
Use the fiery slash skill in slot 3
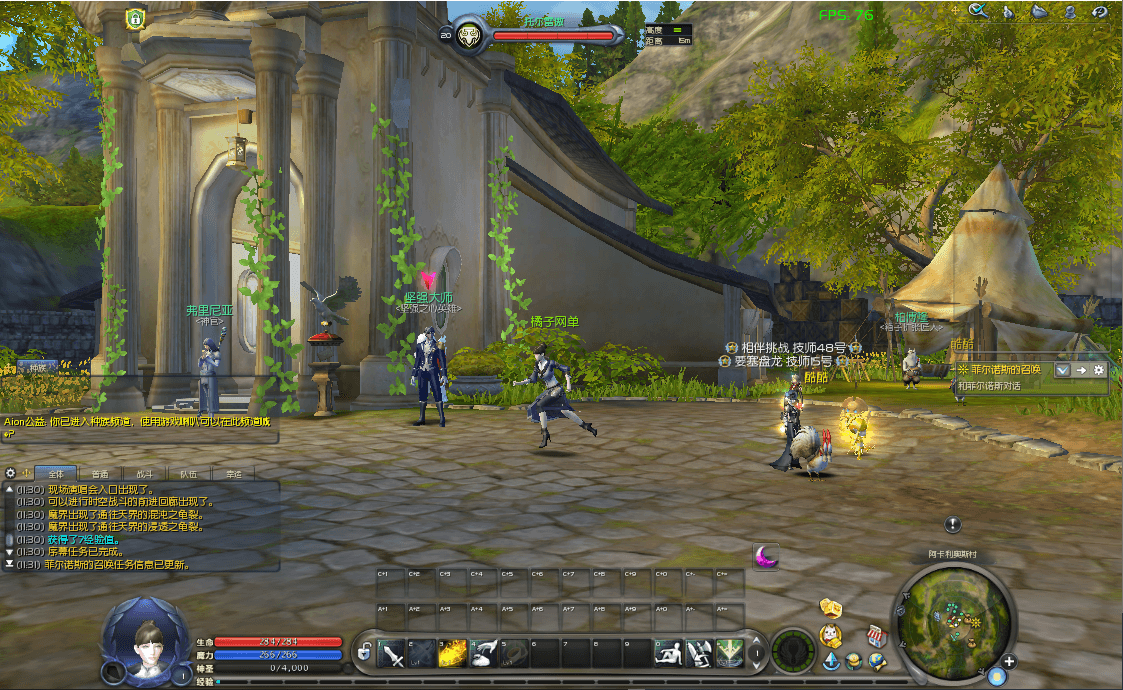pyautogui.click(x=454, y=654)
